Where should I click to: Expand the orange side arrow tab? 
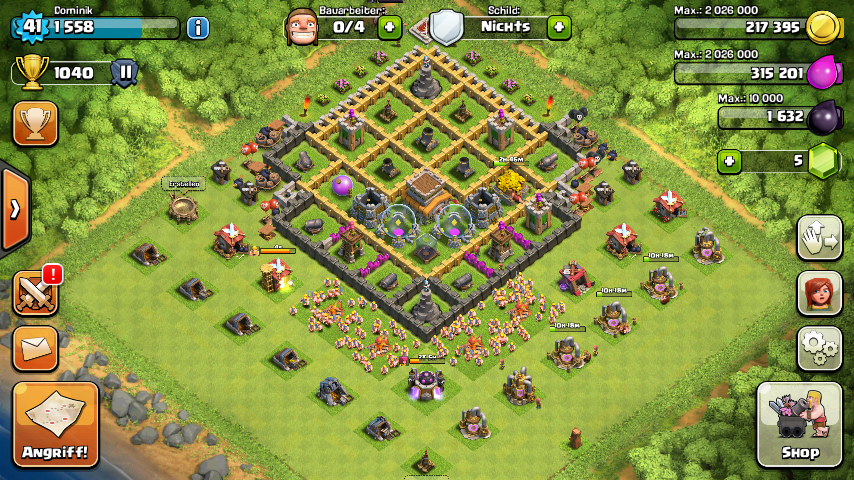tap(15, 209)
